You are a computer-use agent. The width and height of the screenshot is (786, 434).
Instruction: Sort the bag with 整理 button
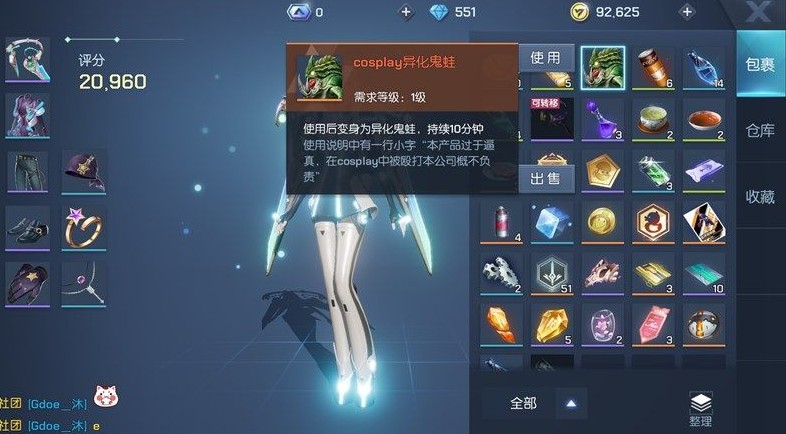point(700,407)
